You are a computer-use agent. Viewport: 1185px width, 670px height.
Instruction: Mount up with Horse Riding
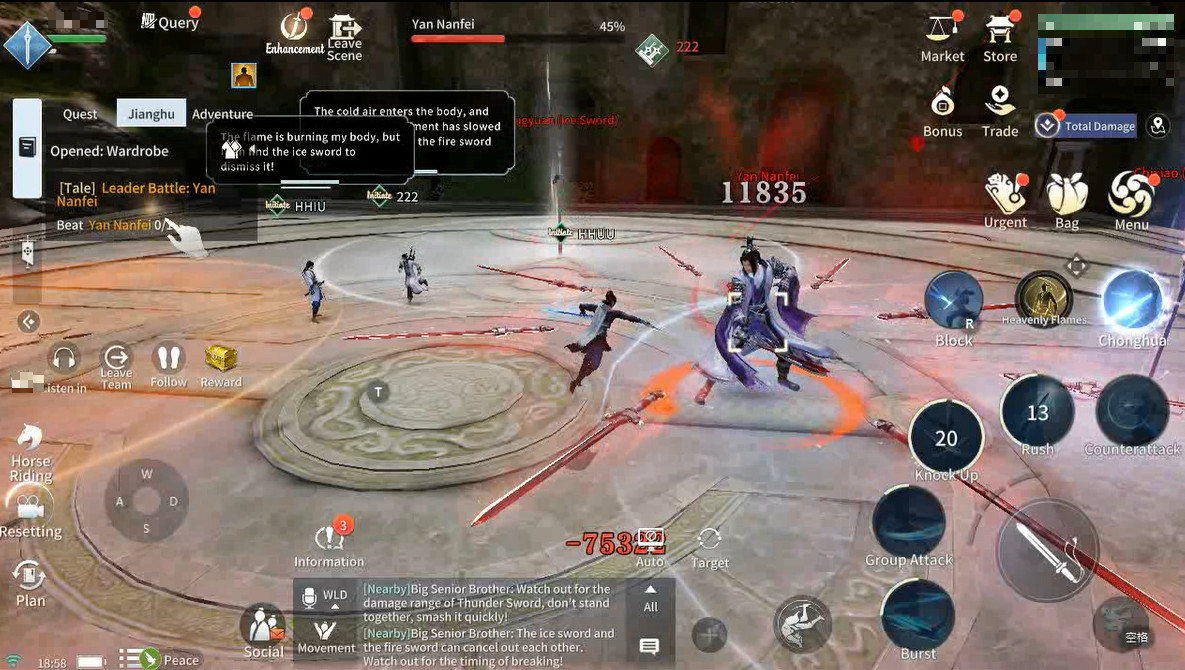(x=30, y=449)
